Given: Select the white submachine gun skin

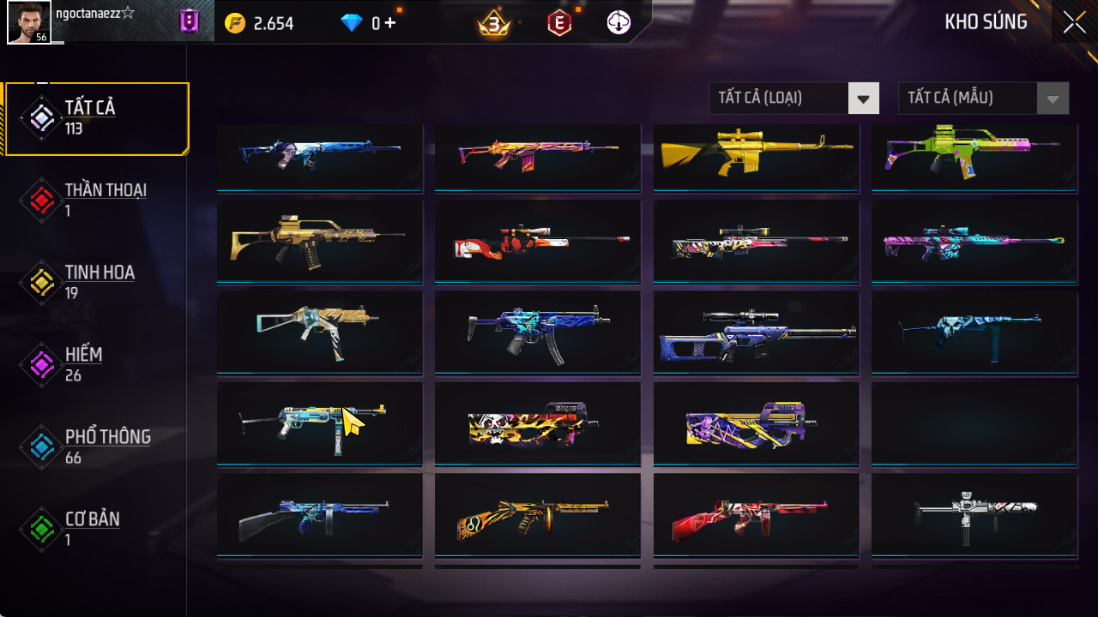Looking at the screenshot, I should coord(974,515).
